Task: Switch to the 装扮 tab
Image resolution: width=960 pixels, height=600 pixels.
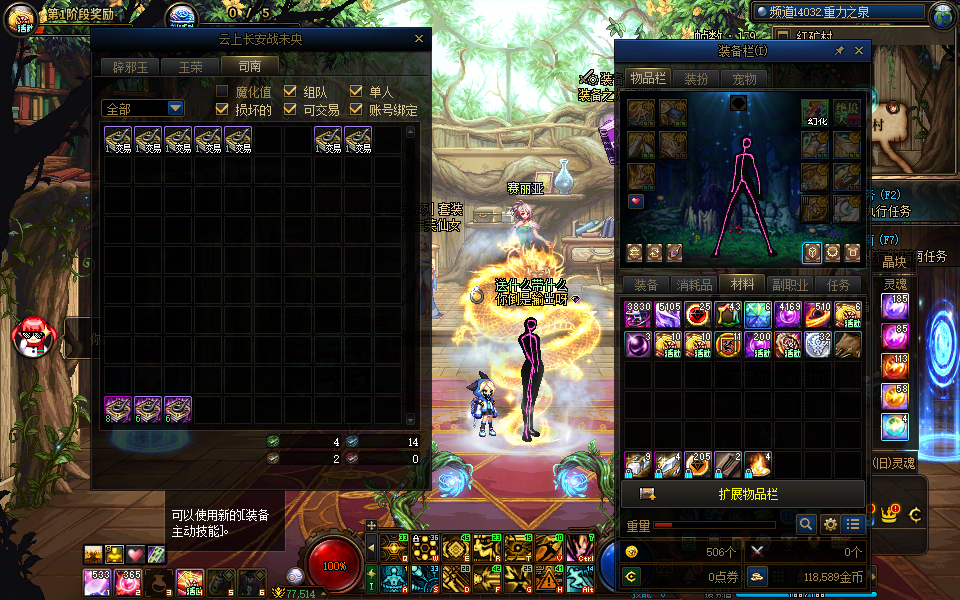Action: pyautogui.click(x=696, y=78)
